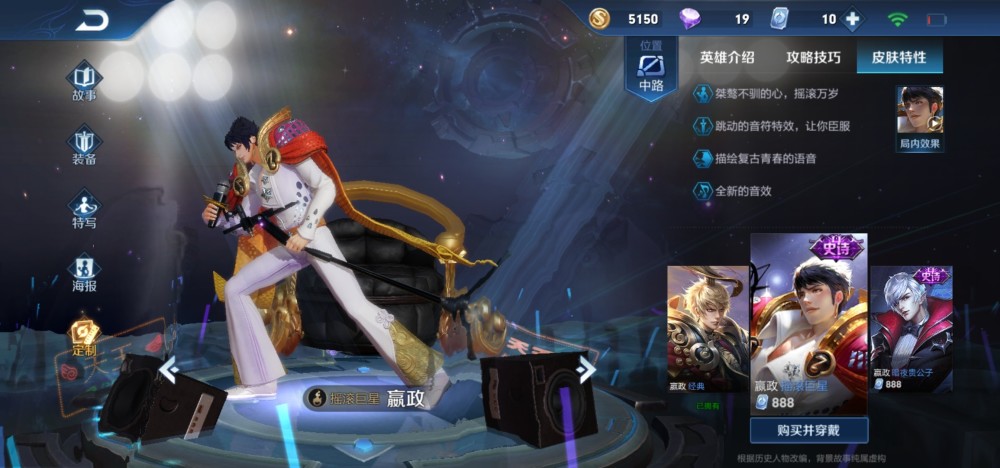Image resolution: width=1000 pixels, height=468 pixels.
Task: Tap the purple diamond currency icon
Action: pos(690,19)
